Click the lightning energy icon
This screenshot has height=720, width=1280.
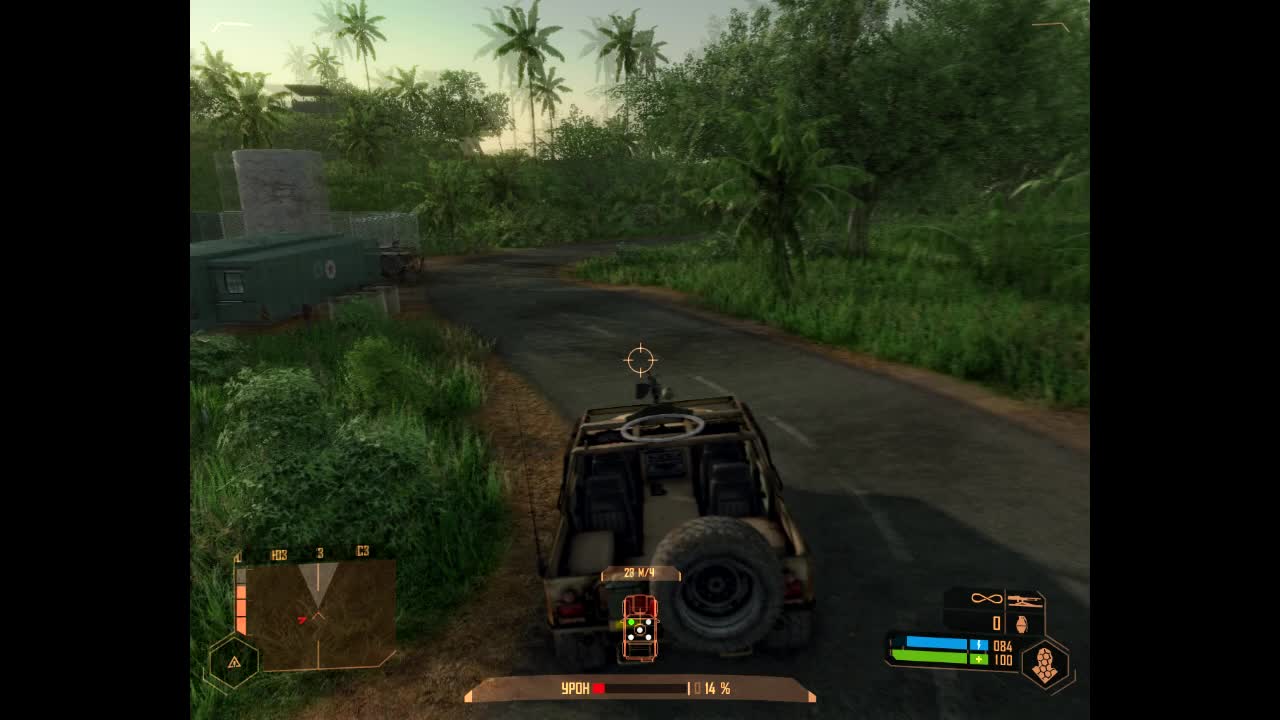pyautogui.click(x=980, y=645)
